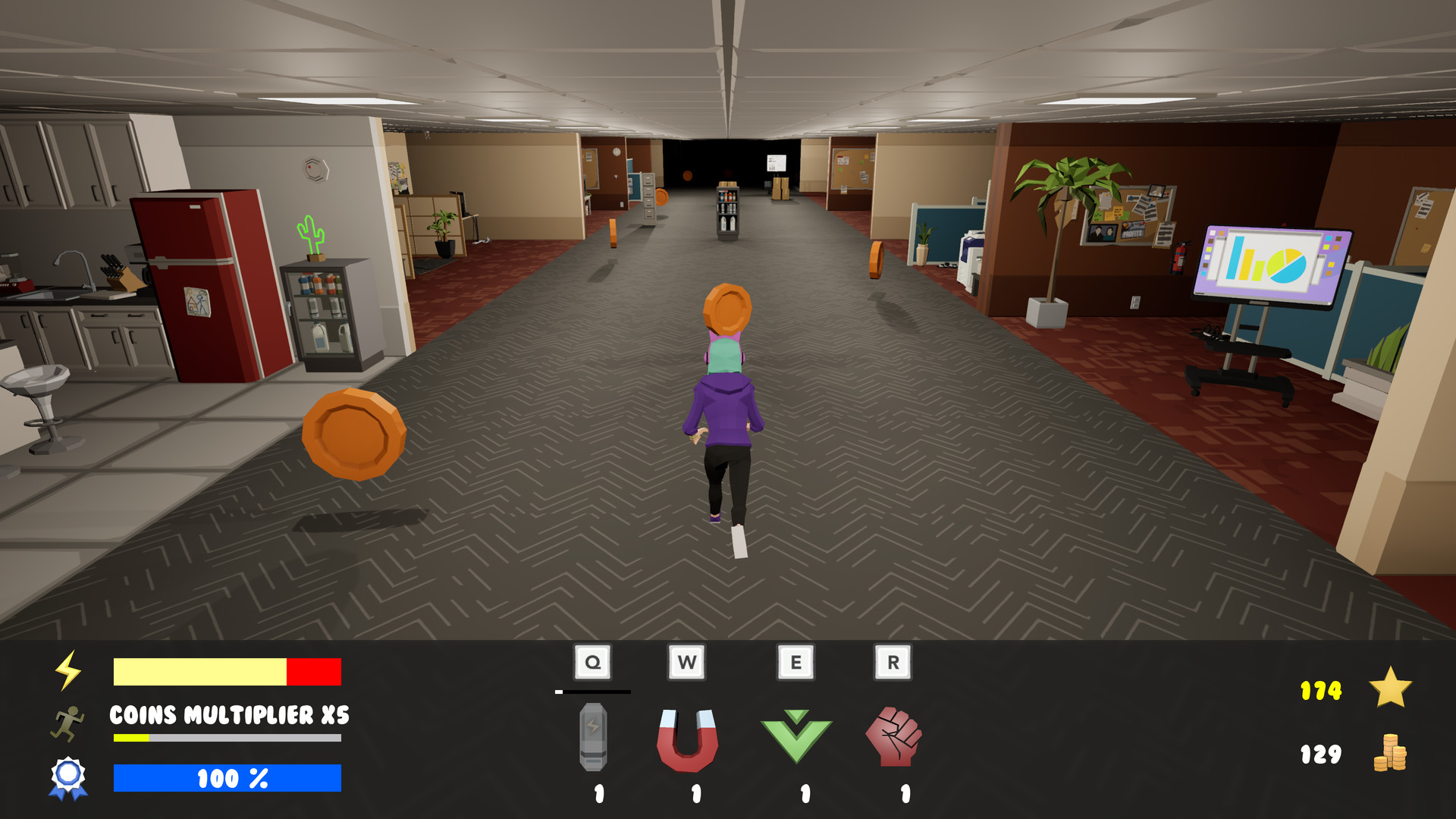The height and width of the screenshot is (819, 1456).
Task: Click the floating coin beside the player
Action: tap(353, 435)
